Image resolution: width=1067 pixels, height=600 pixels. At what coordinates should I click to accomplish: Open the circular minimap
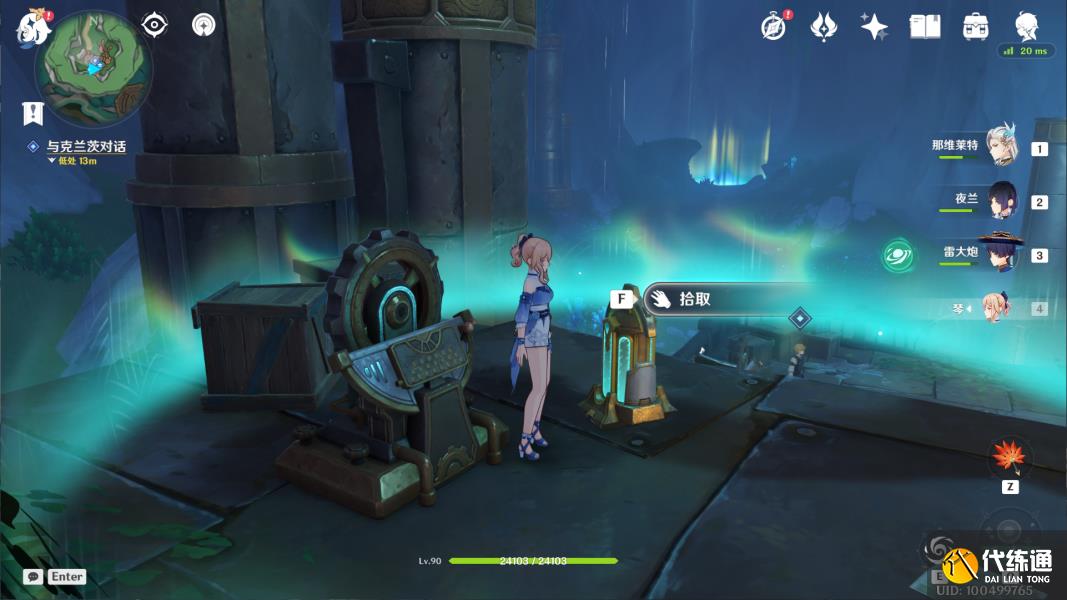coord(93,67)
